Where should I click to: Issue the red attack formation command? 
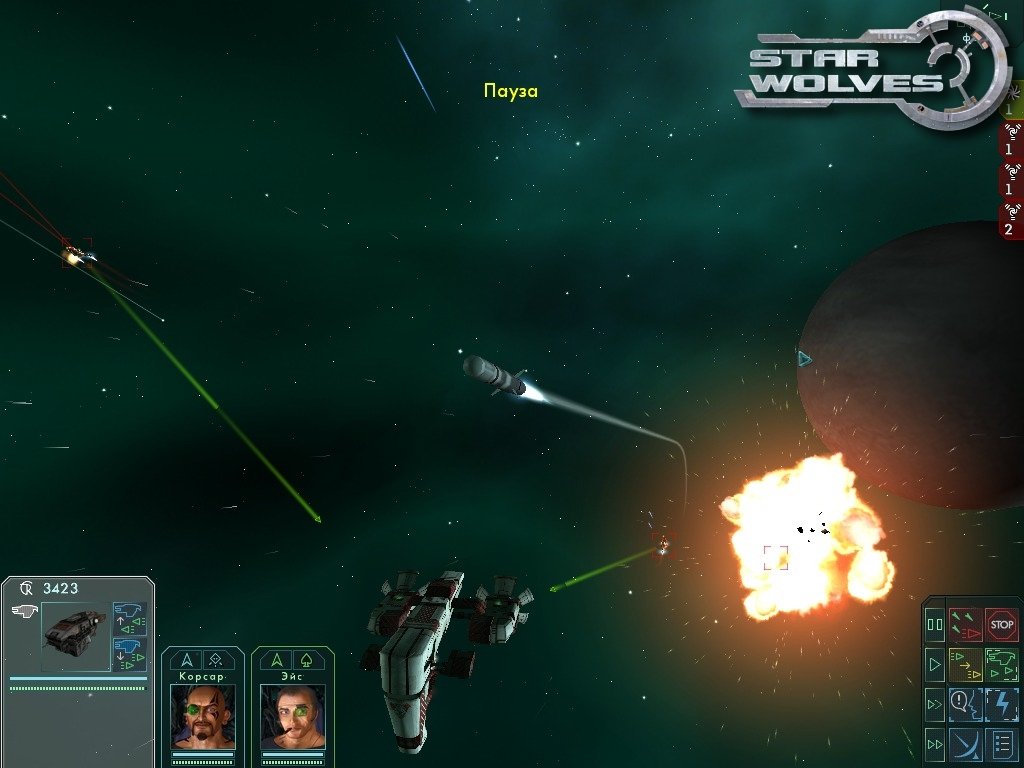[966, 624]
